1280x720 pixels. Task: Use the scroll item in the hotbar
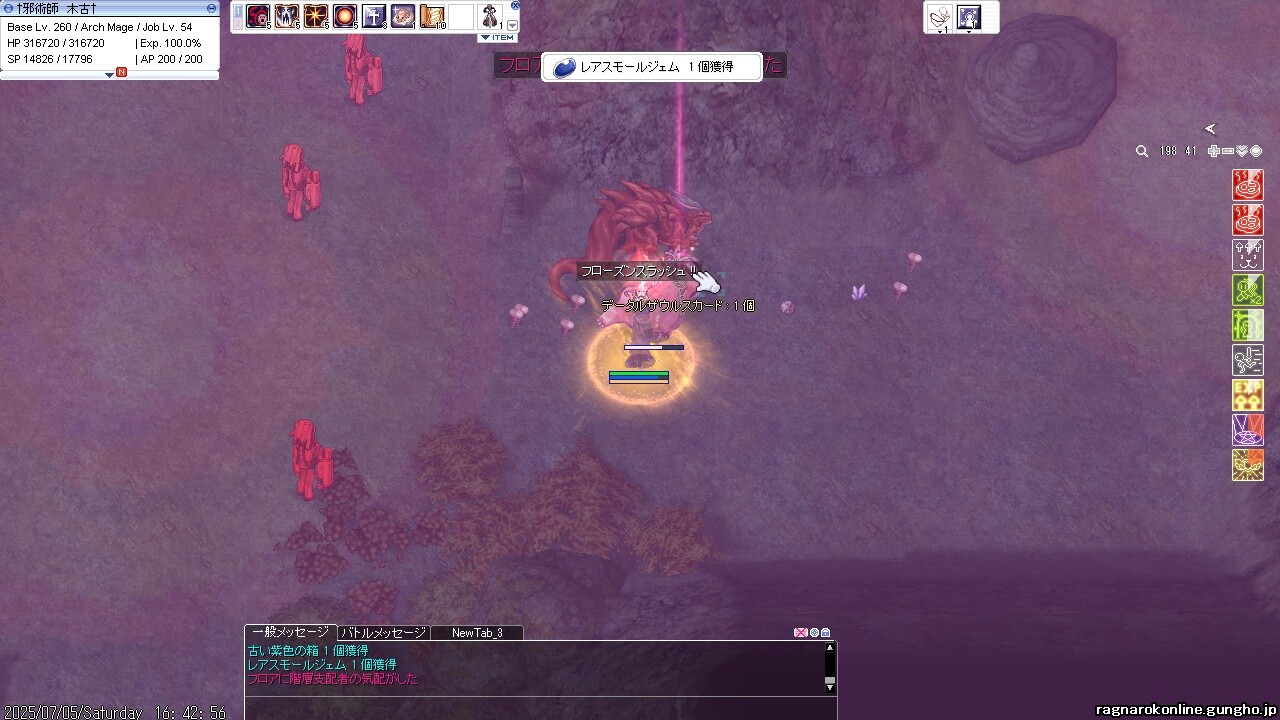[x=432, y=16]
